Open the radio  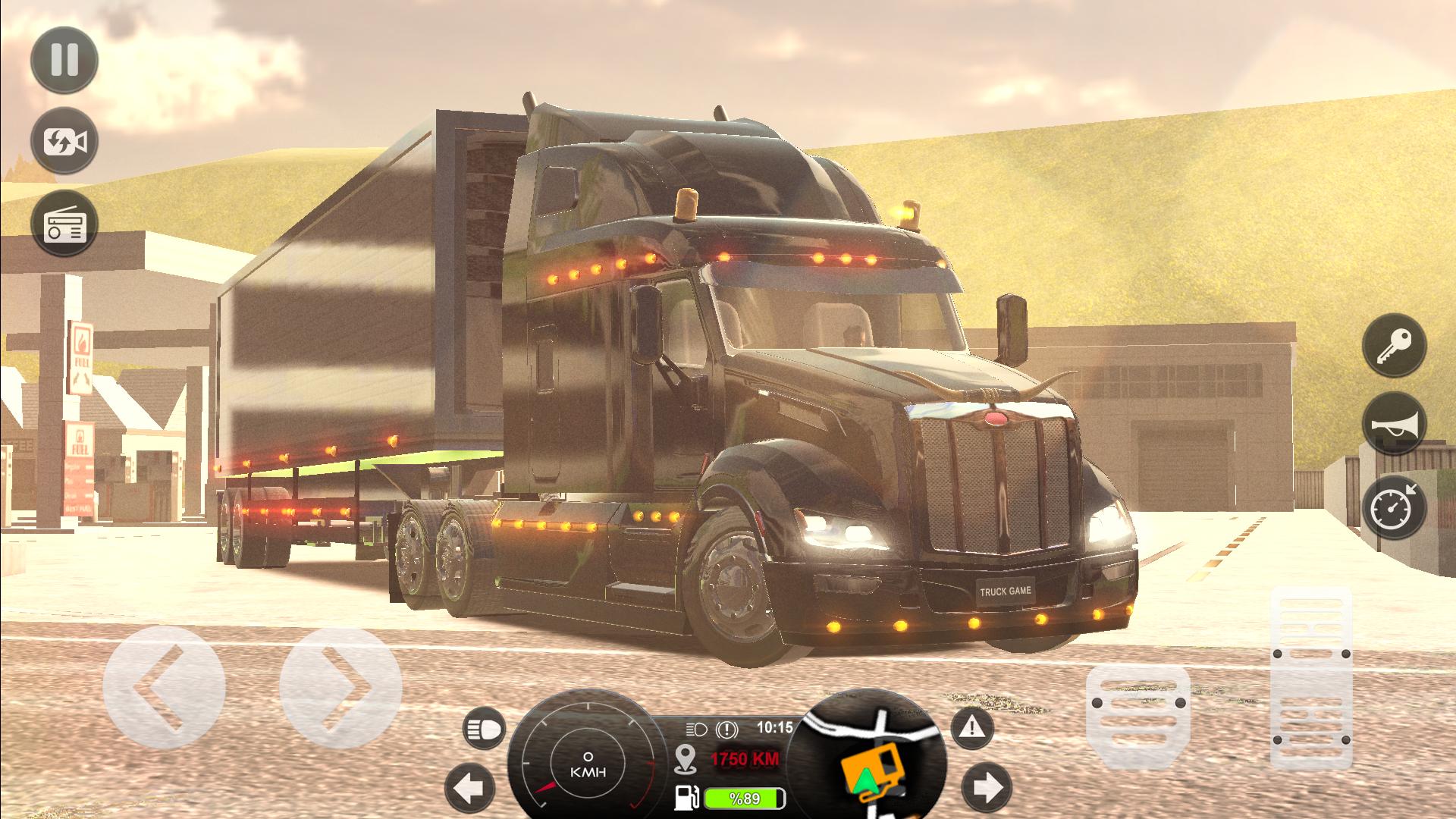(x=64, y=224)
